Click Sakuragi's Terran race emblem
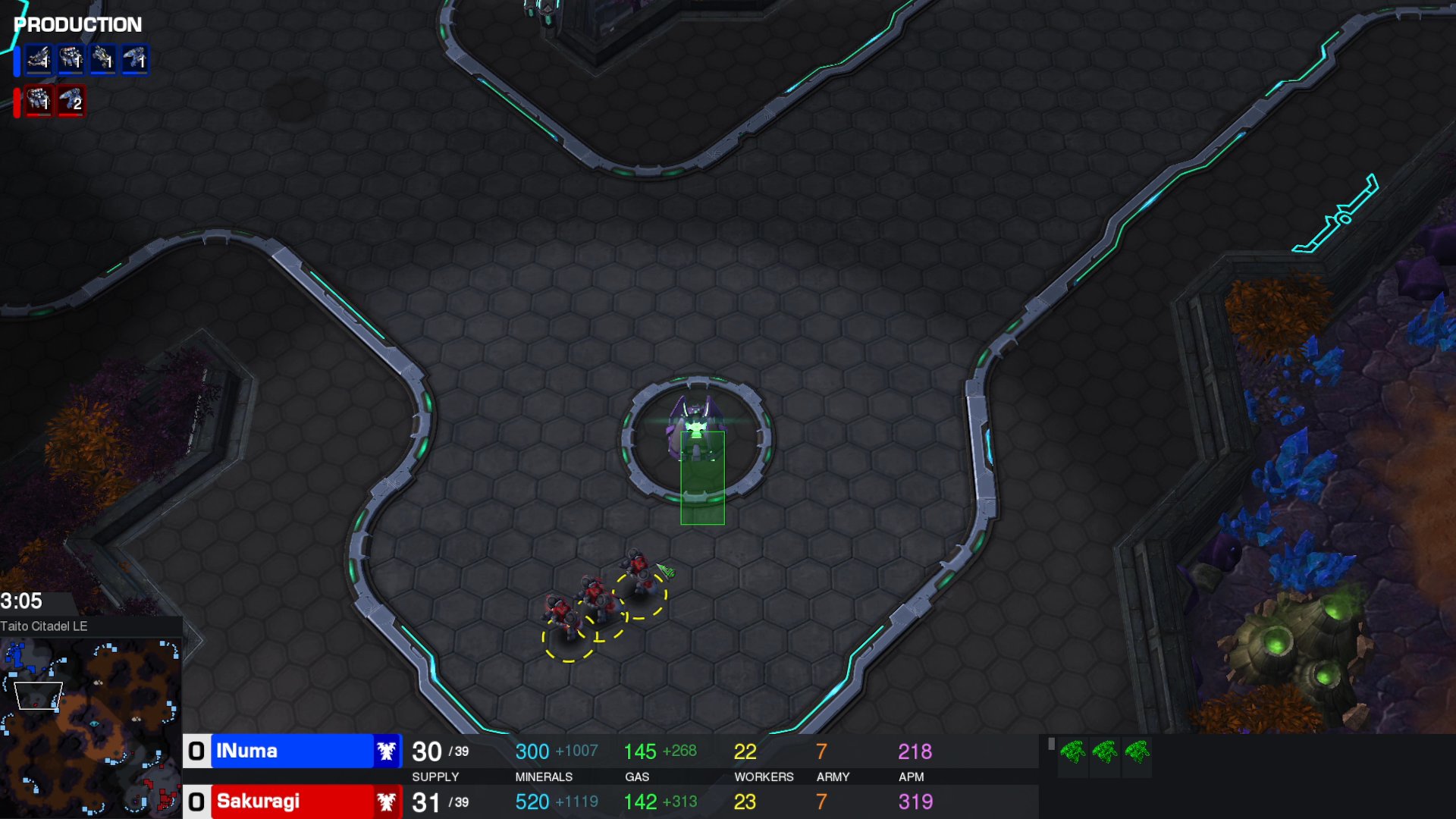1456x819 pixels. click(387, 802)
